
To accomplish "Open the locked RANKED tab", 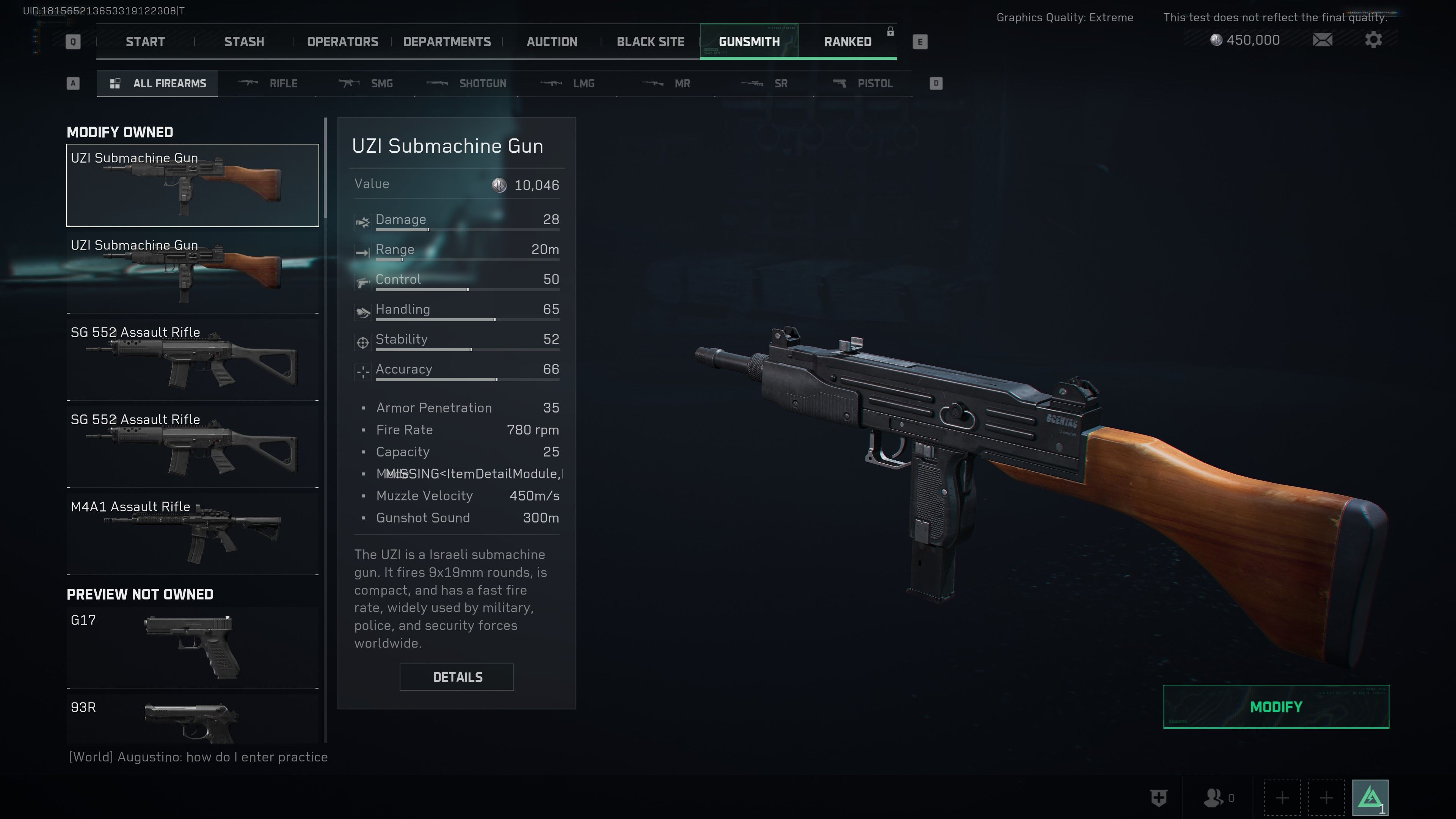I will tap(847, 42).
